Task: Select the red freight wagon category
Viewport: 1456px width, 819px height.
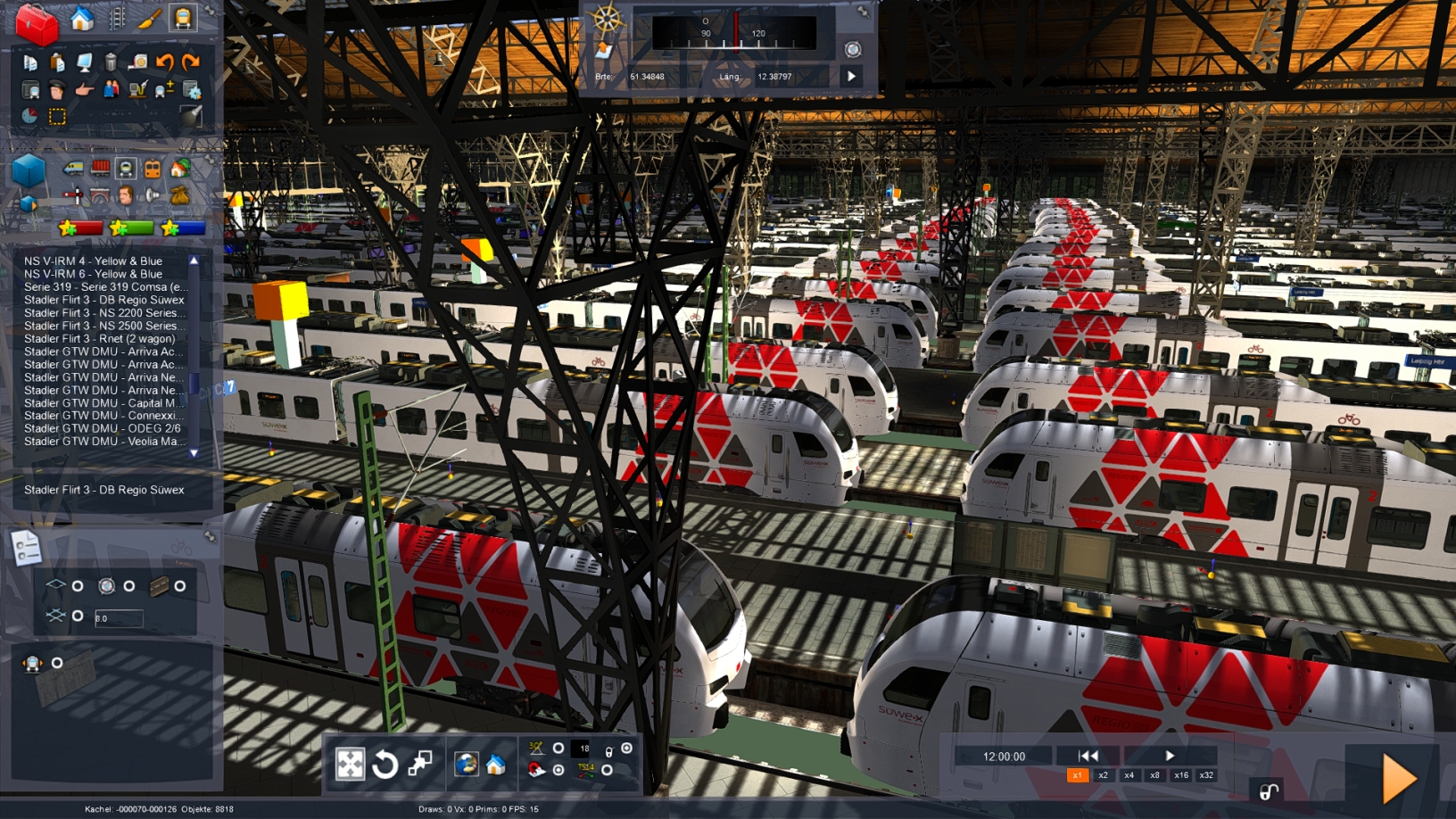Action: tap(100, 168)
